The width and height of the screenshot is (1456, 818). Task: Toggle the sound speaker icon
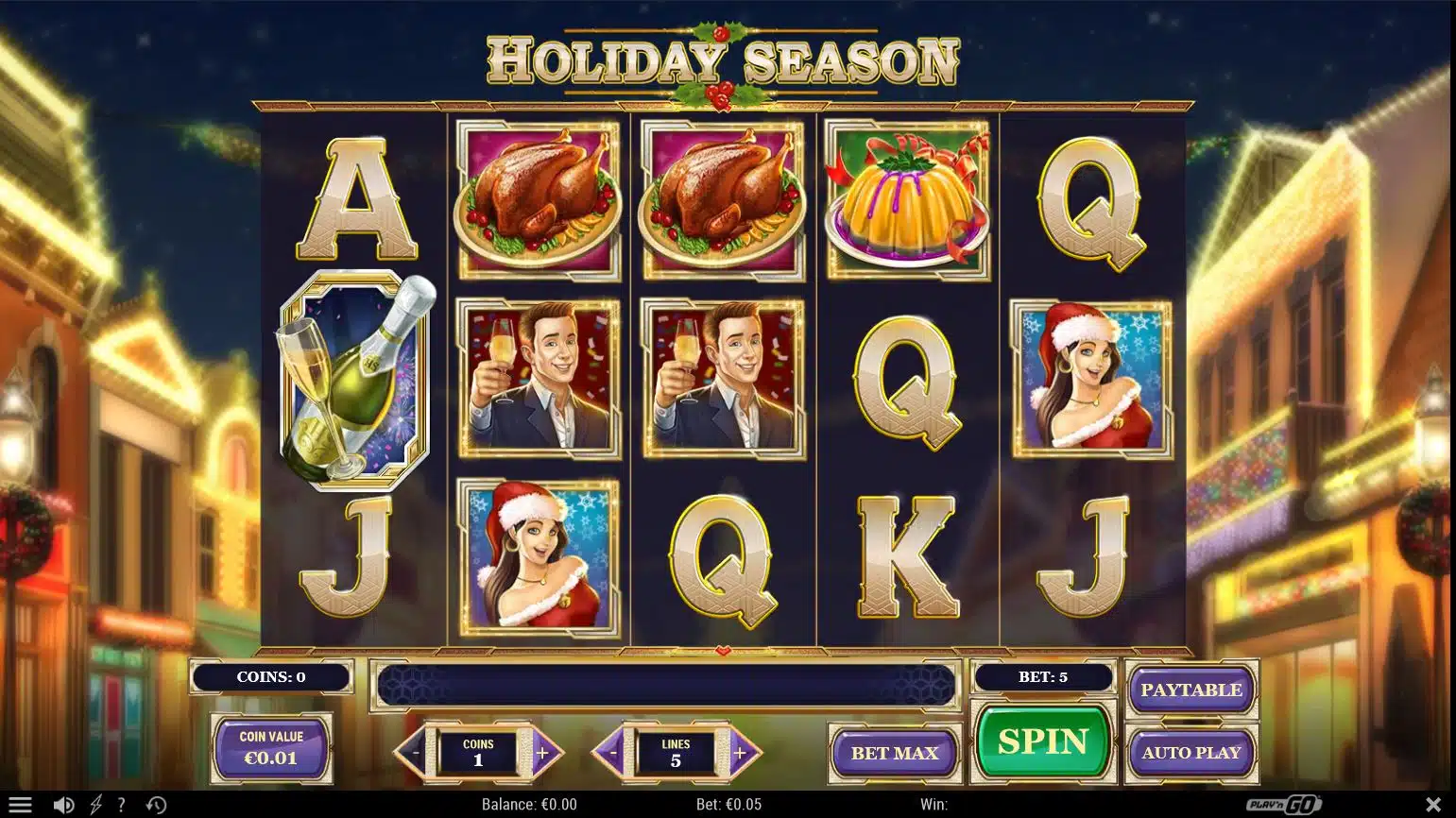63,805
